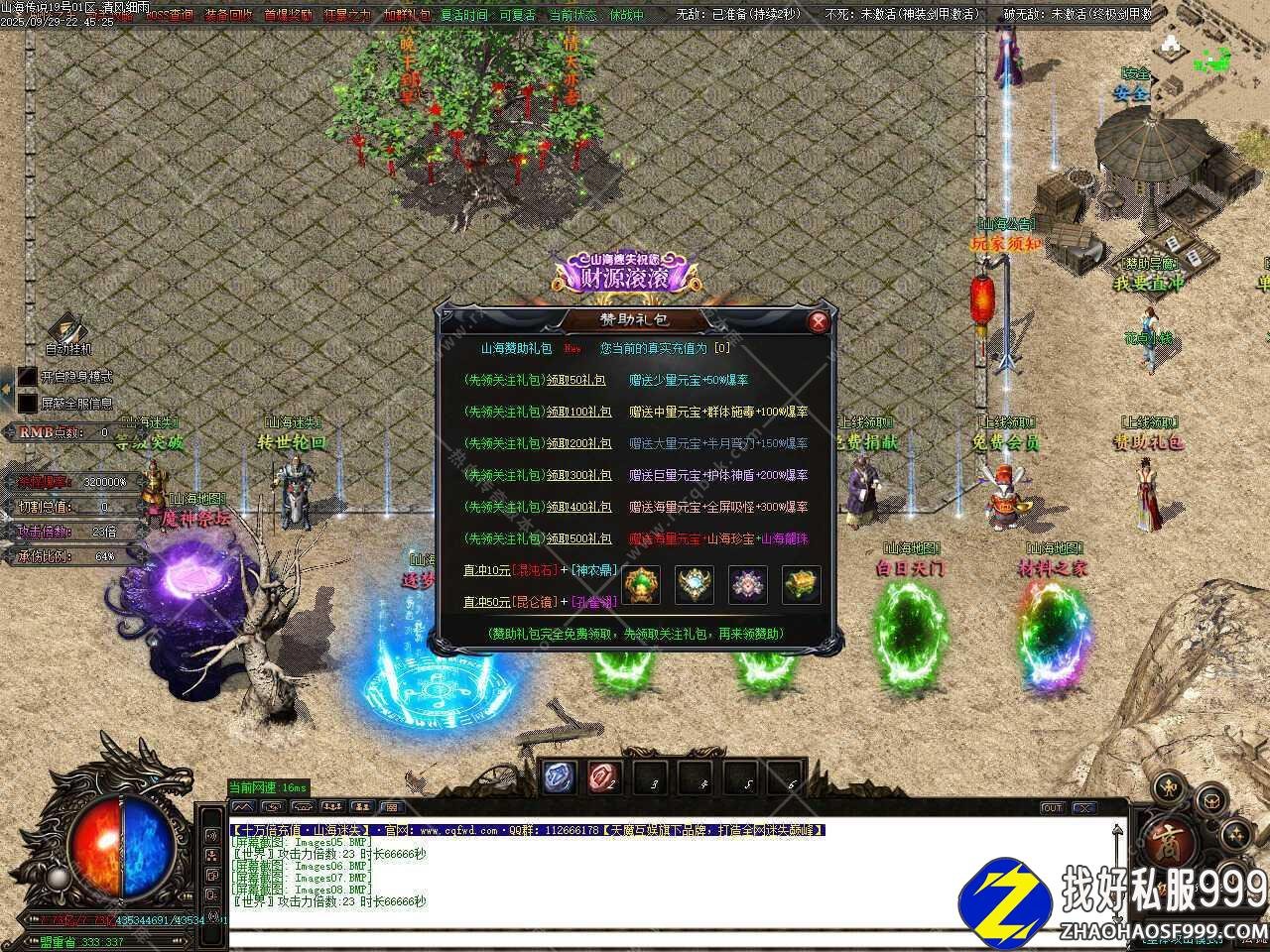1270x952 pixels.
Task: Toggle 屏蔽全服信息 server message block
Action: tap(28, 403)
